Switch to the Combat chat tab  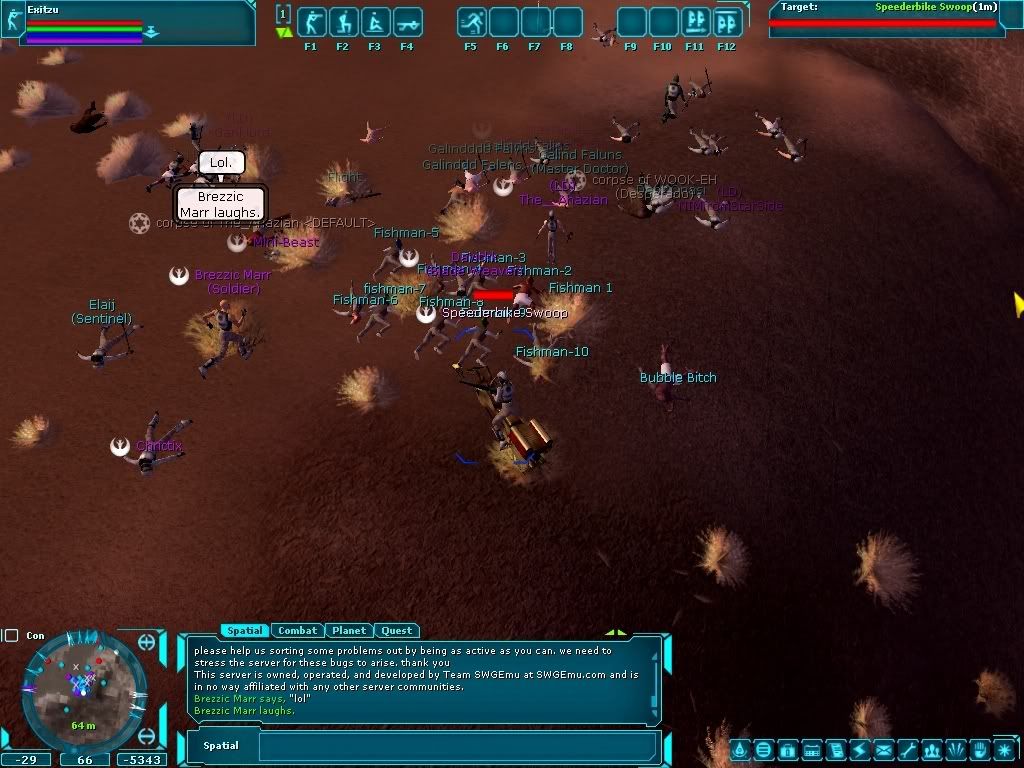click(x=297, y=631)
